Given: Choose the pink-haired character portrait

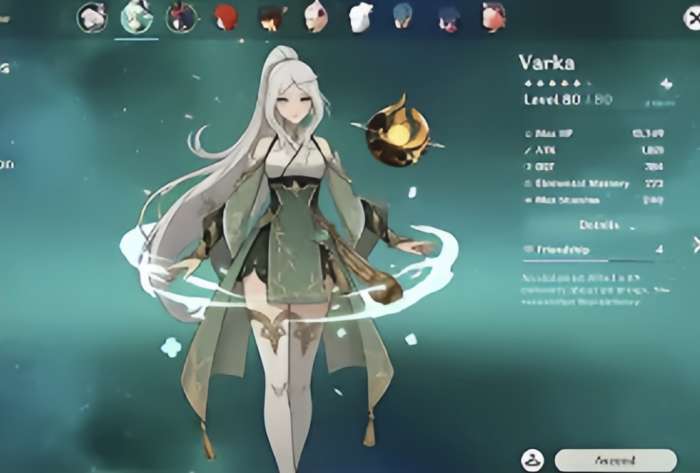Looking at the screenshot, I should coord(493,17).
